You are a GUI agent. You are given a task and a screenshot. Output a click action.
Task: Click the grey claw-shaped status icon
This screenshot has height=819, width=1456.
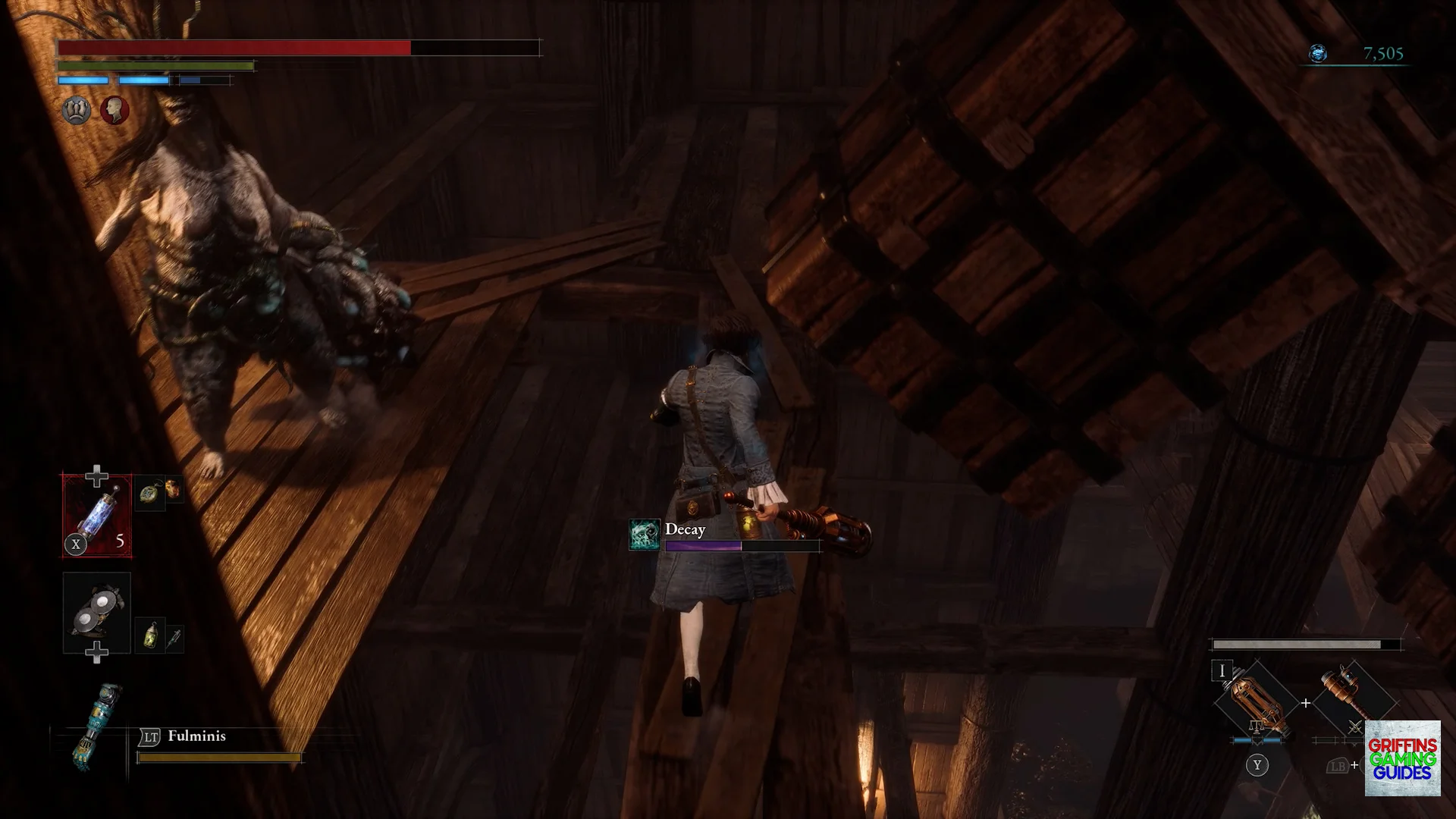point(76,111)
